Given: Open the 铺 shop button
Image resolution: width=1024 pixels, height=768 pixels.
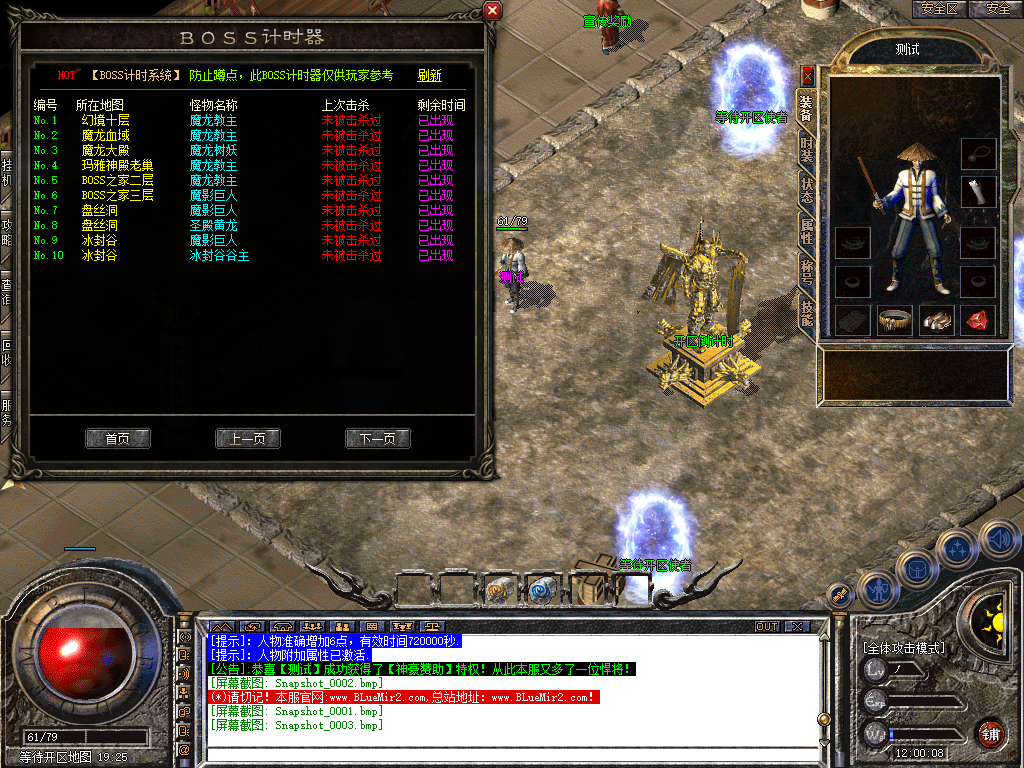Looking at the screenshot, I should click(x=989, y=733).
